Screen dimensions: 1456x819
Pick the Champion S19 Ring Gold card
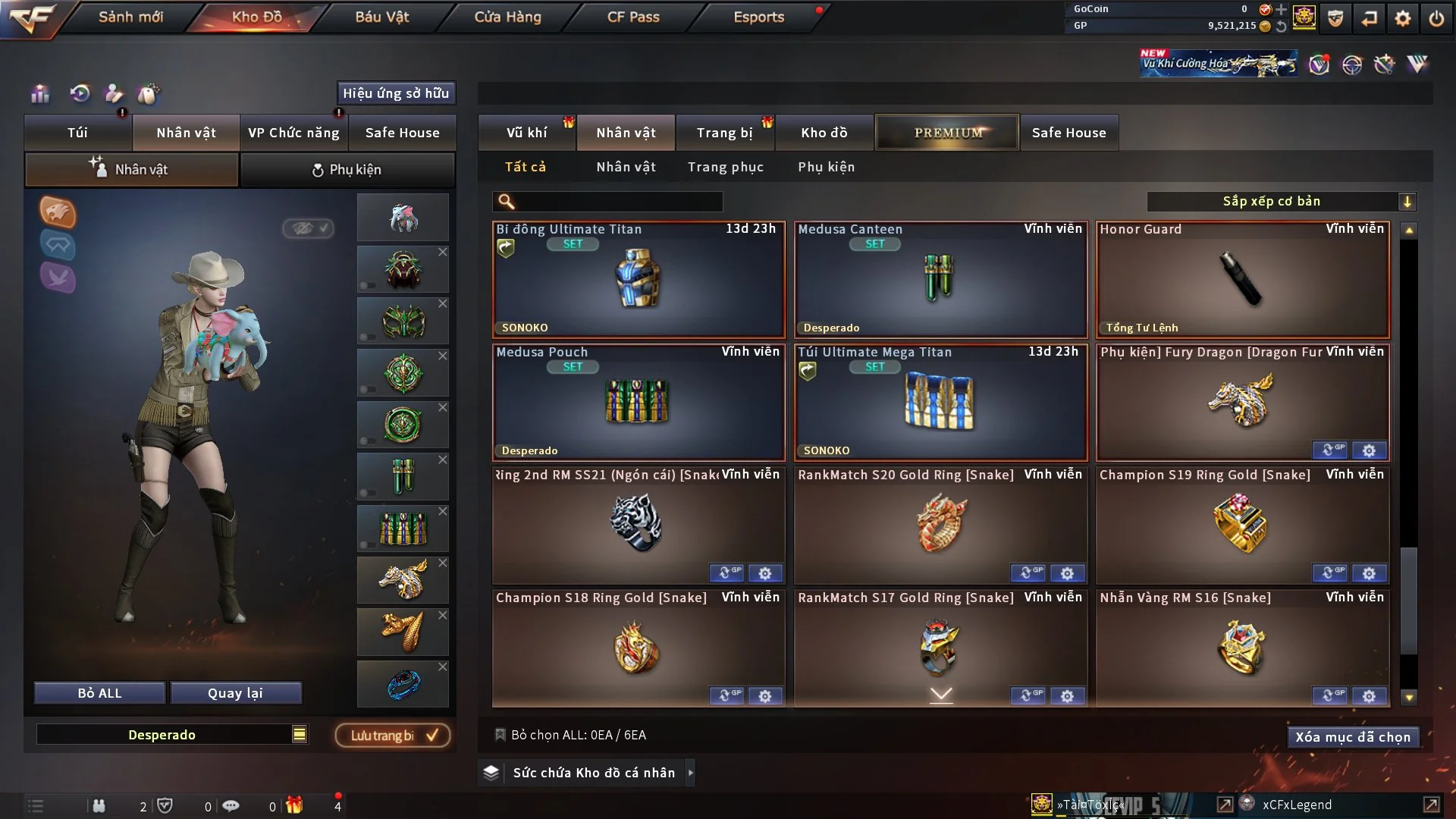1242,525
